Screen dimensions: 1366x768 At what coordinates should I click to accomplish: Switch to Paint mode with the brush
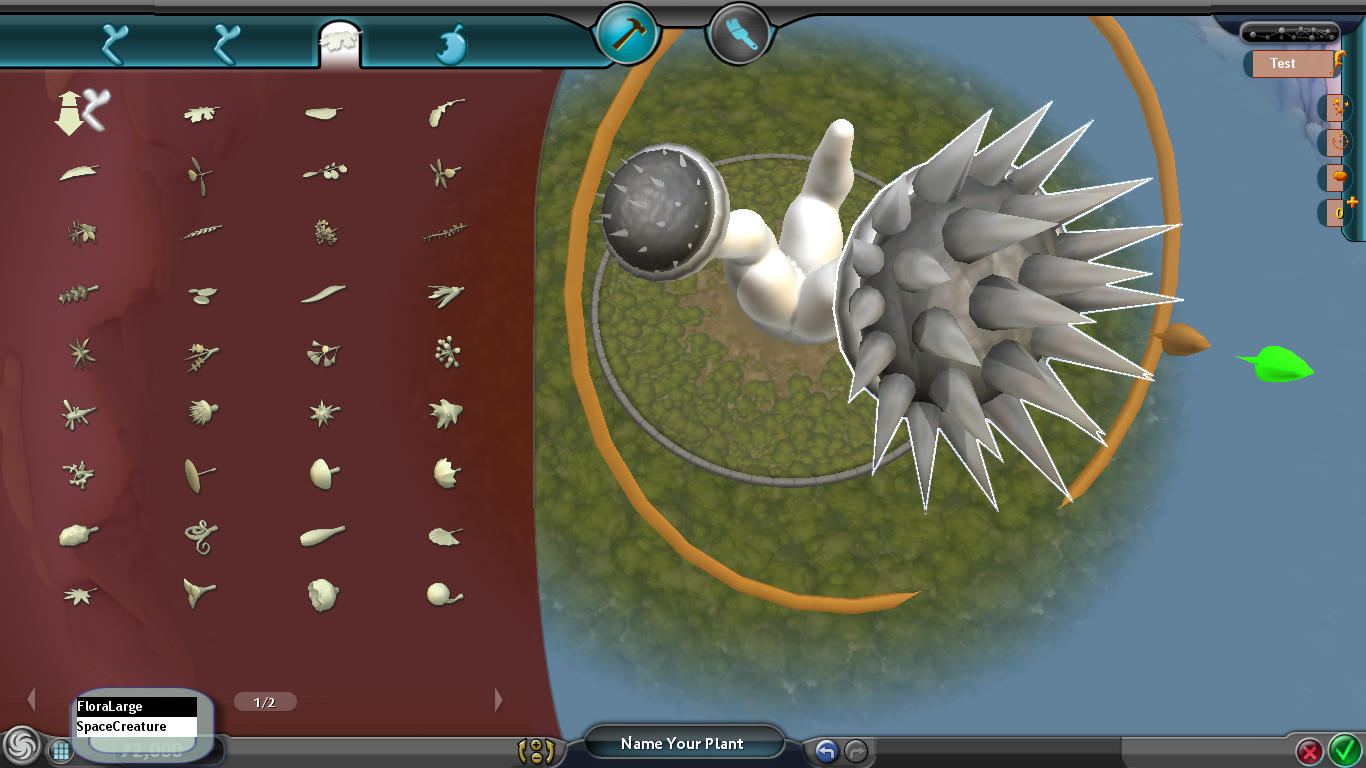(738, 34)
